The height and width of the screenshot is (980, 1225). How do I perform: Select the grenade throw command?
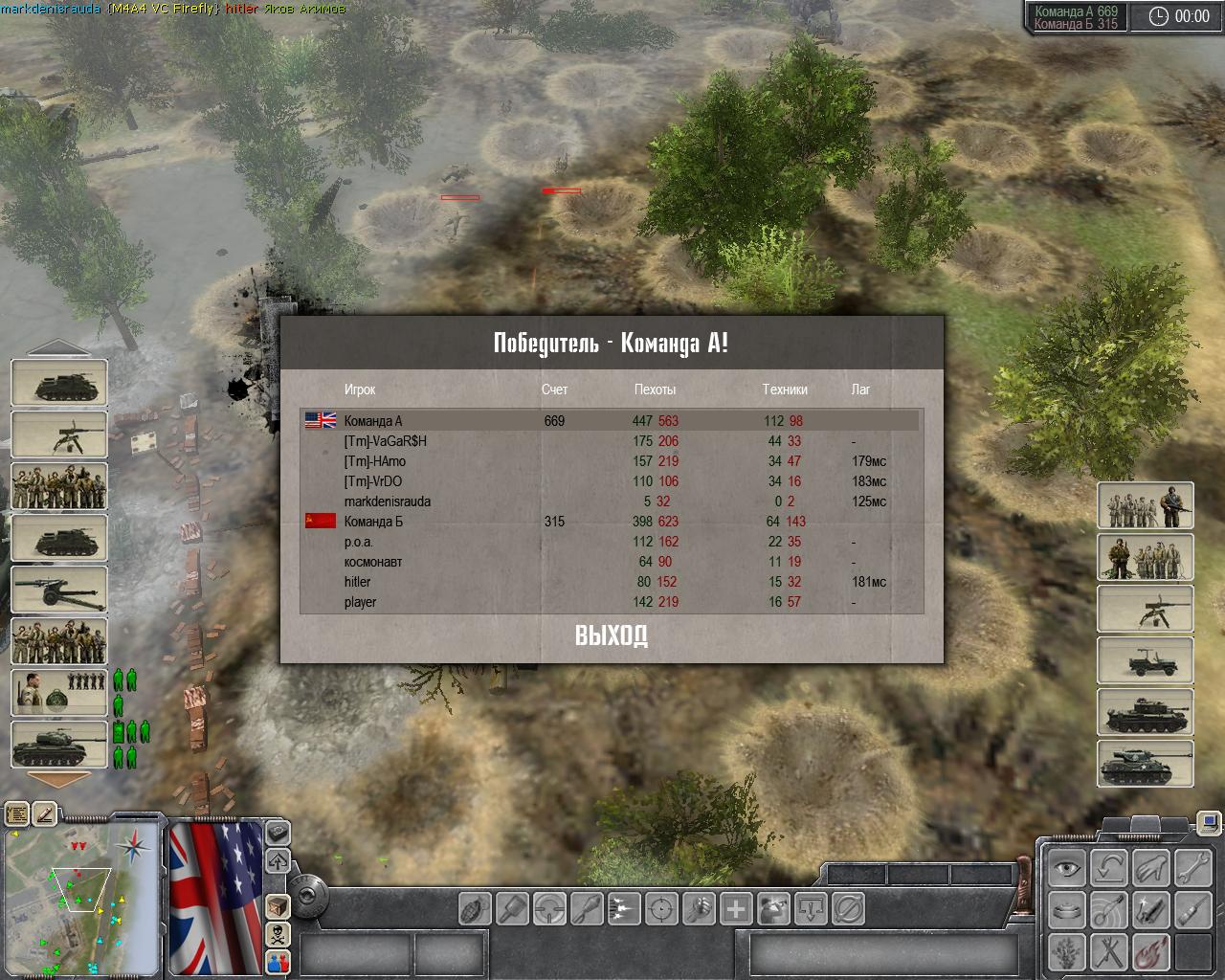(476, 907)
